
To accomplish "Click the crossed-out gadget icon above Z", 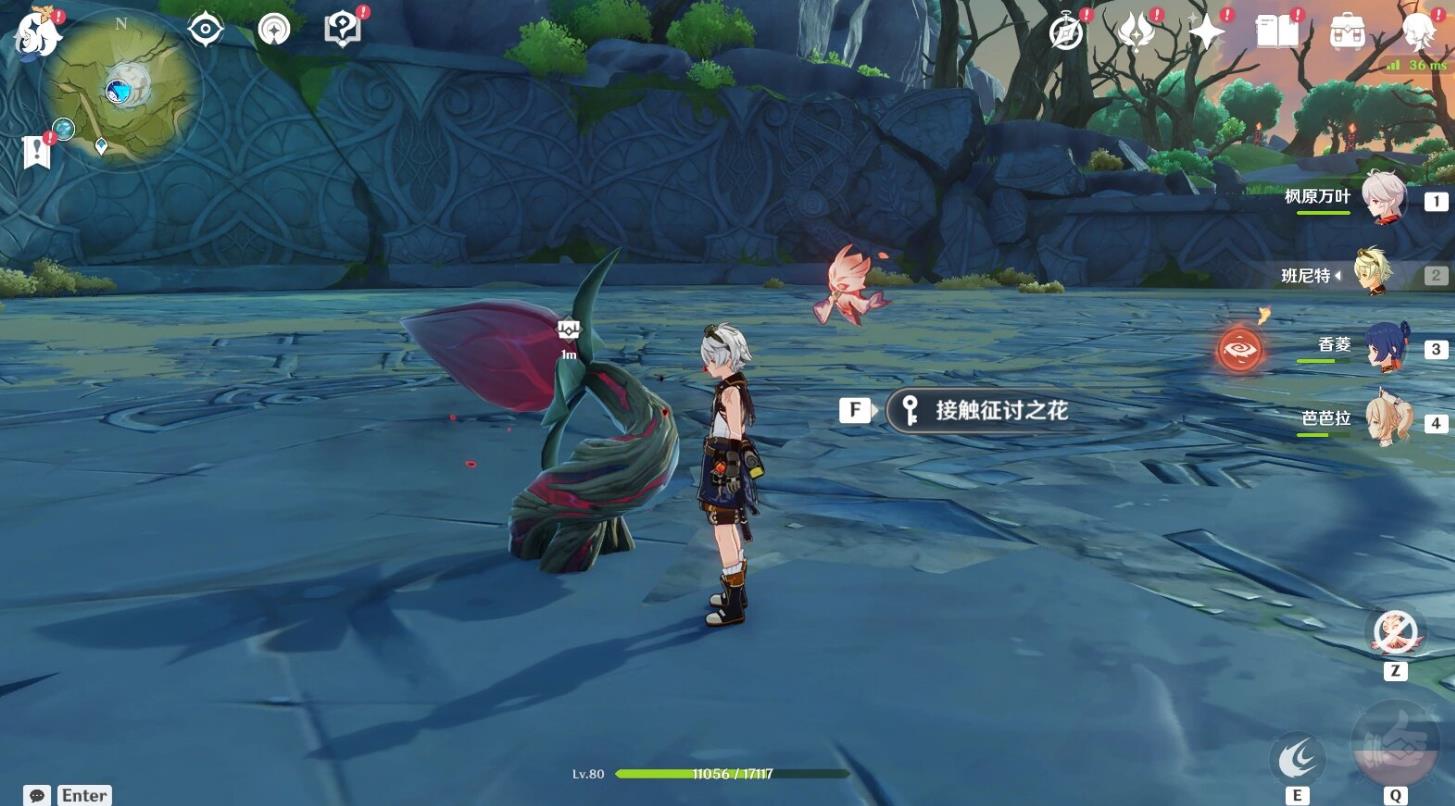I will (1394, 632).
